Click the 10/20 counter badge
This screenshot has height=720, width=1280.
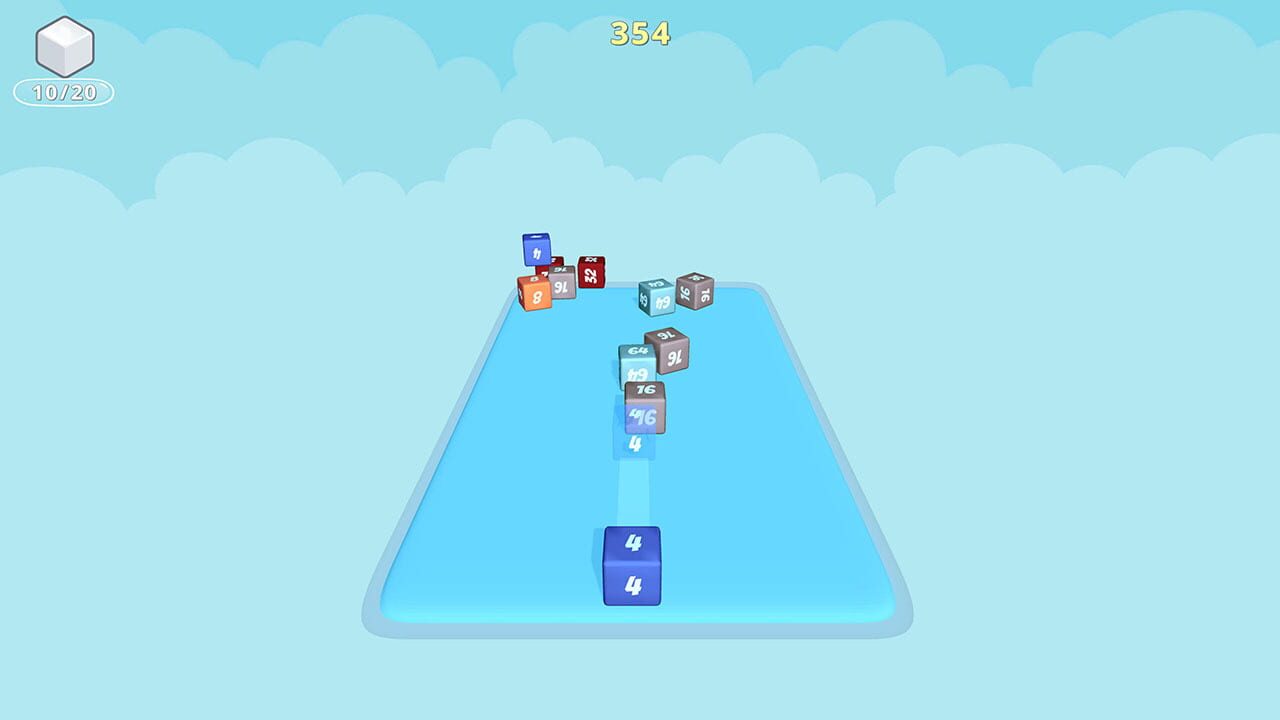click(62, 91)
